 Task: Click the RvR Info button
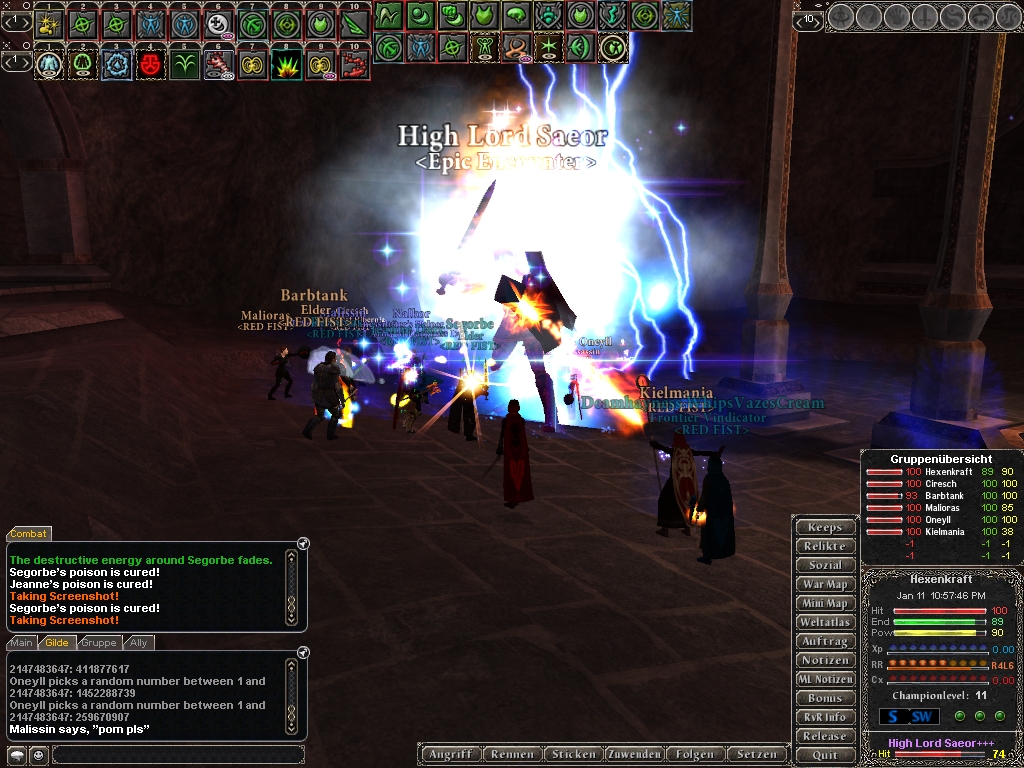click(x=825, y=717)
